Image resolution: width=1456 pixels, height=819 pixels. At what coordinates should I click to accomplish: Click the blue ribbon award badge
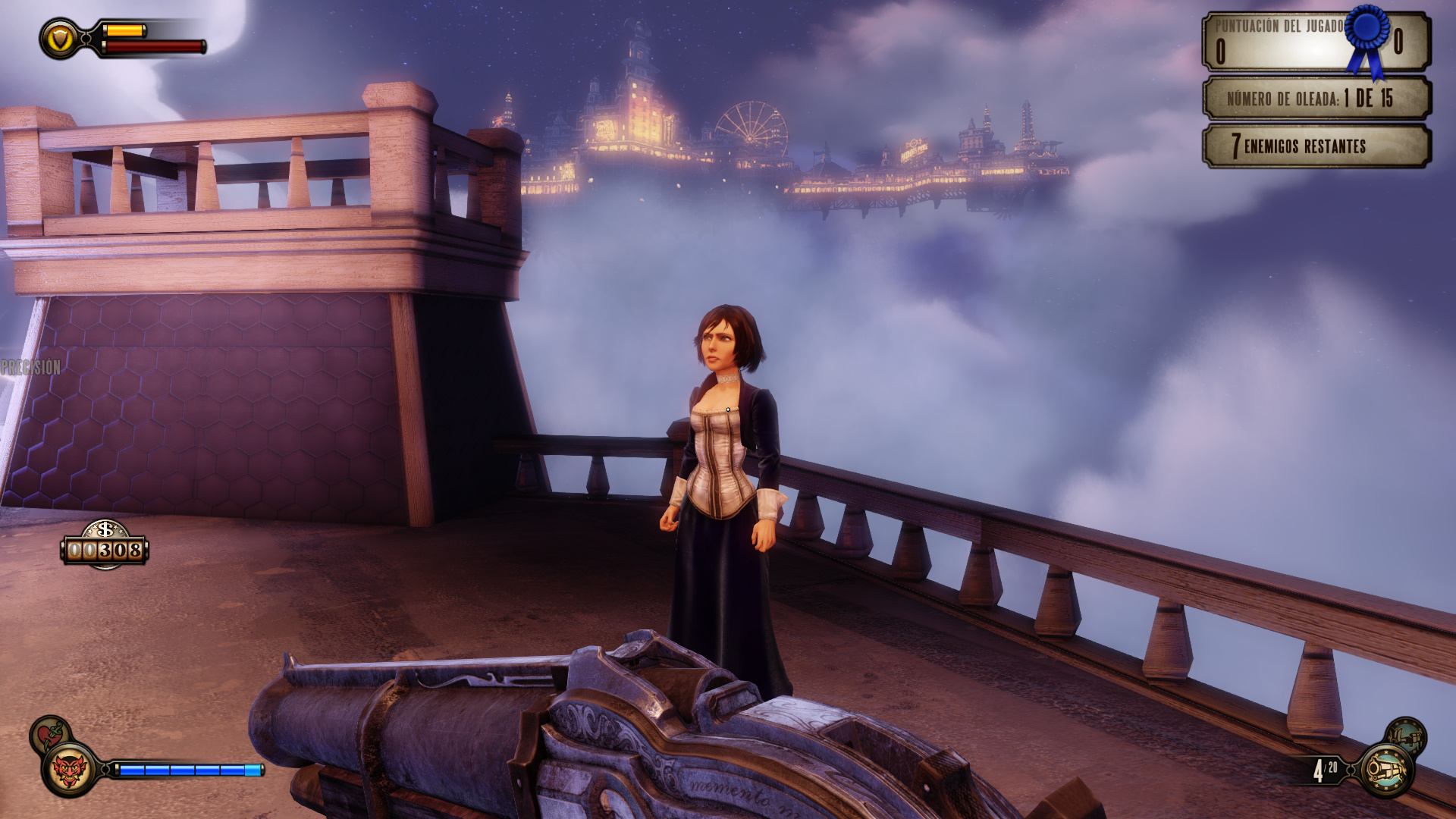pos(1367,36)
